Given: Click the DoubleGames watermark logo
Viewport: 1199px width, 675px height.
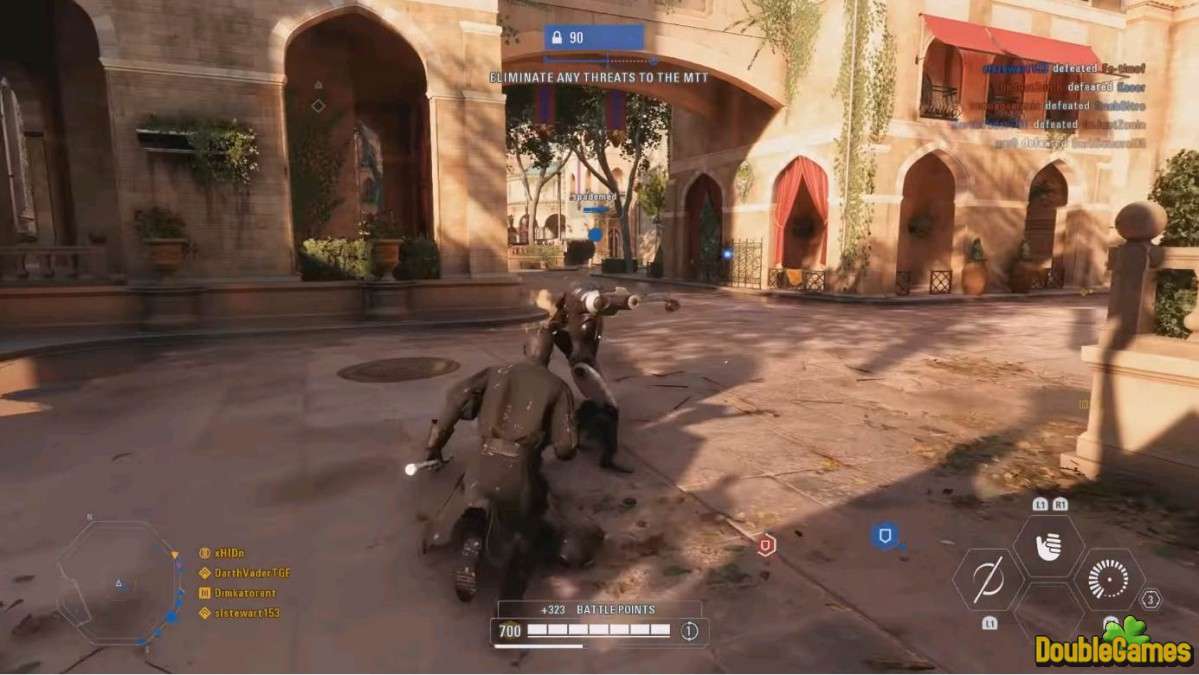Looking at the screenshot, I should 1114,647.
